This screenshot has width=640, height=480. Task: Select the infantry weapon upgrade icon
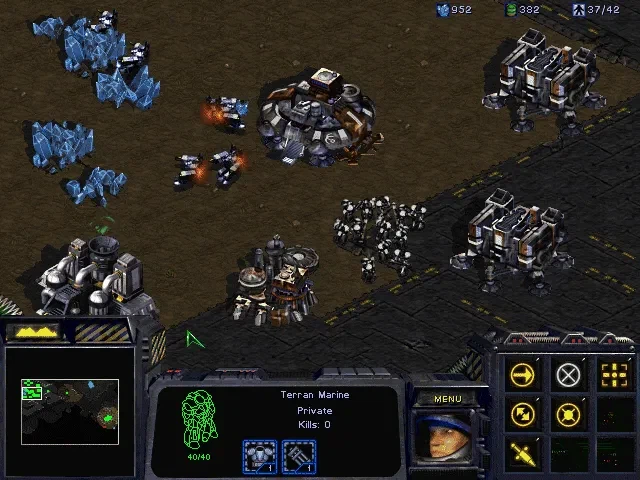[299, 455]
